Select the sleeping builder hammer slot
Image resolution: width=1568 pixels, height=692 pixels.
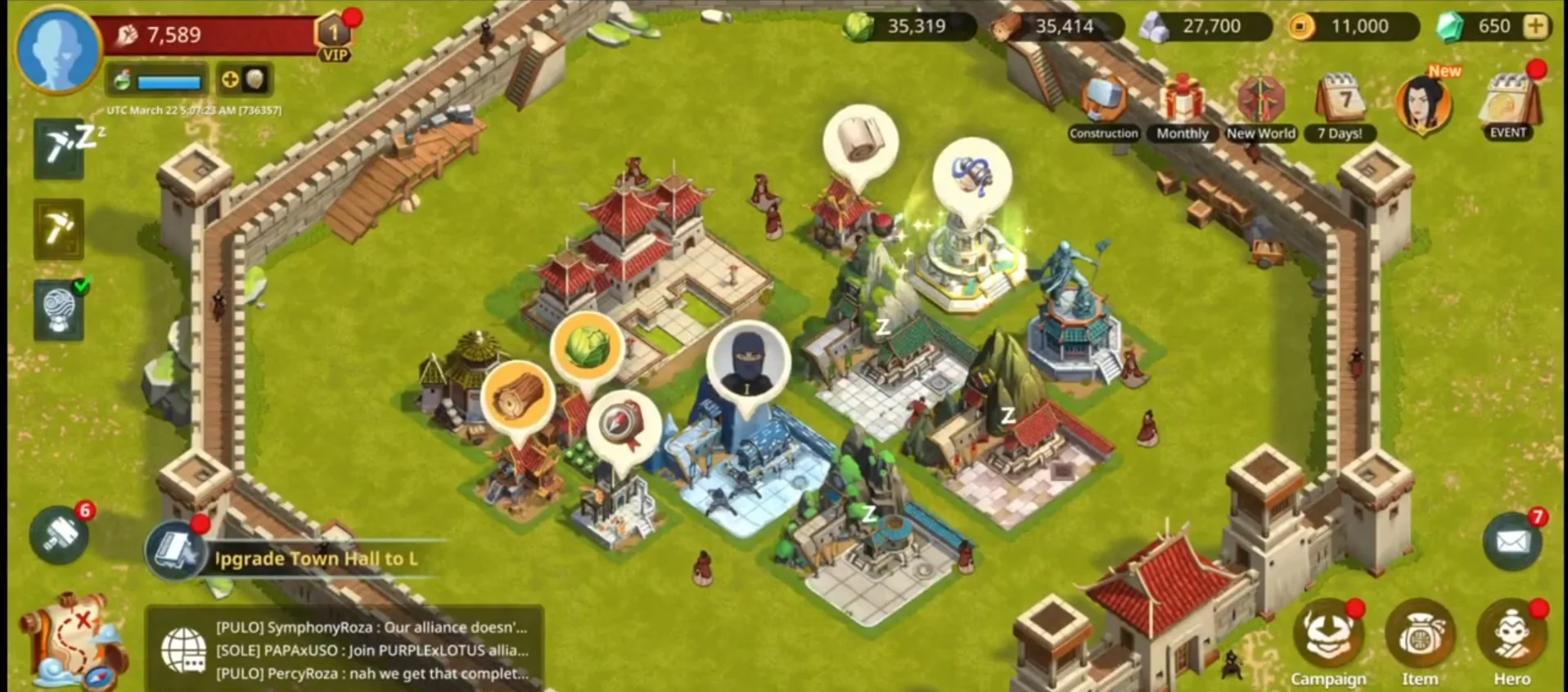59,149
